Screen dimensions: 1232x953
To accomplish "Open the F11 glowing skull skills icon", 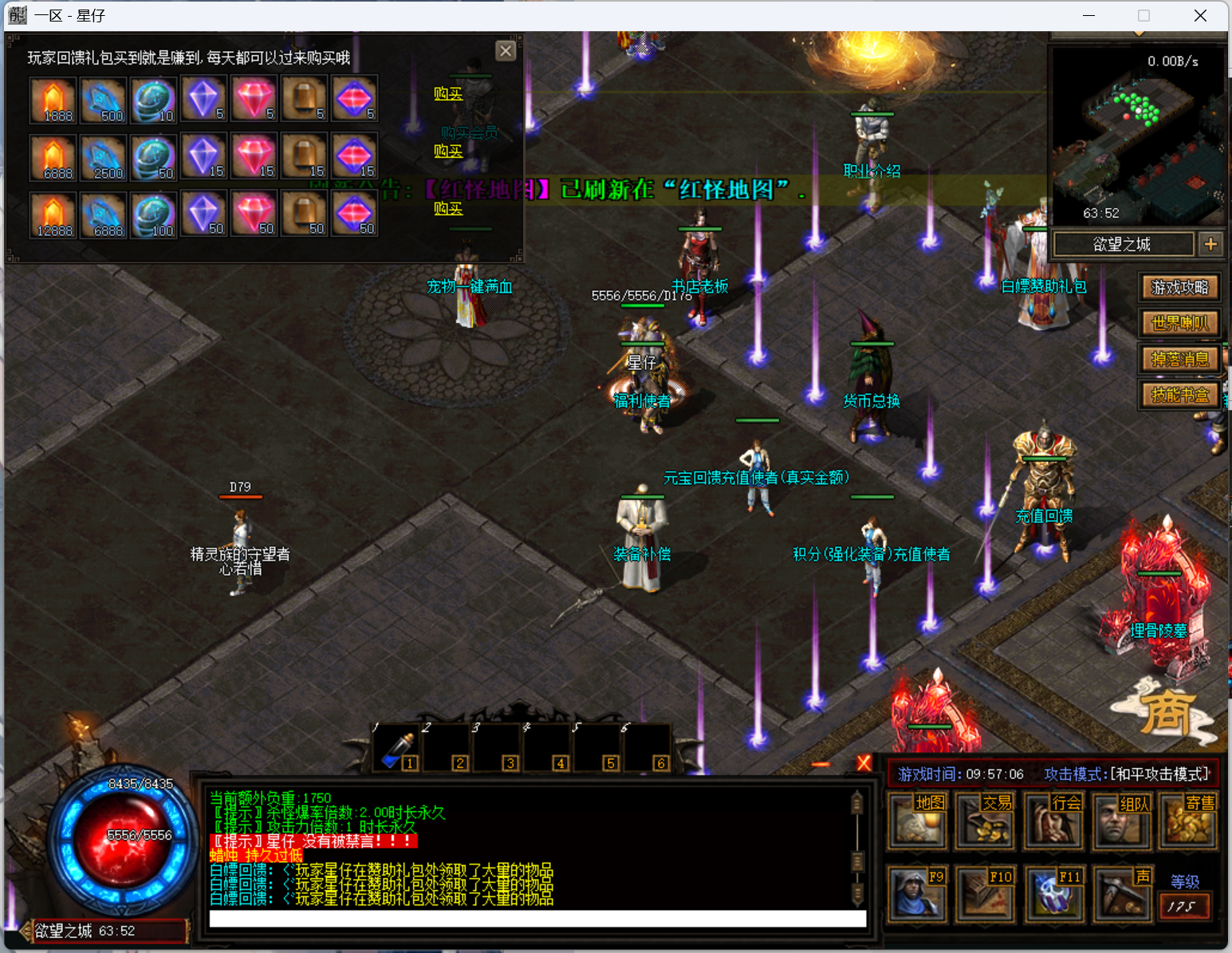I will pos(1053,894).
